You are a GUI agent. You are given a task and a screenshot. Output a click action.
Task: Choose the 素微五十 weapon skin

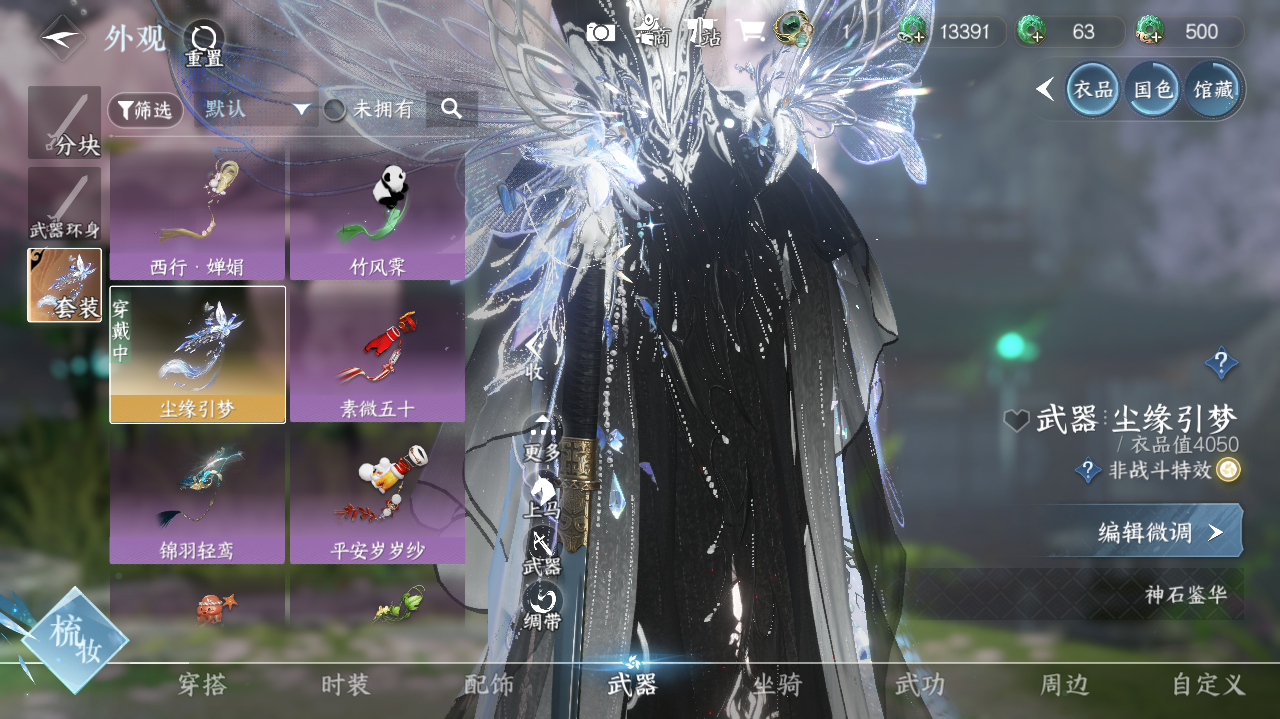[377, 355]
